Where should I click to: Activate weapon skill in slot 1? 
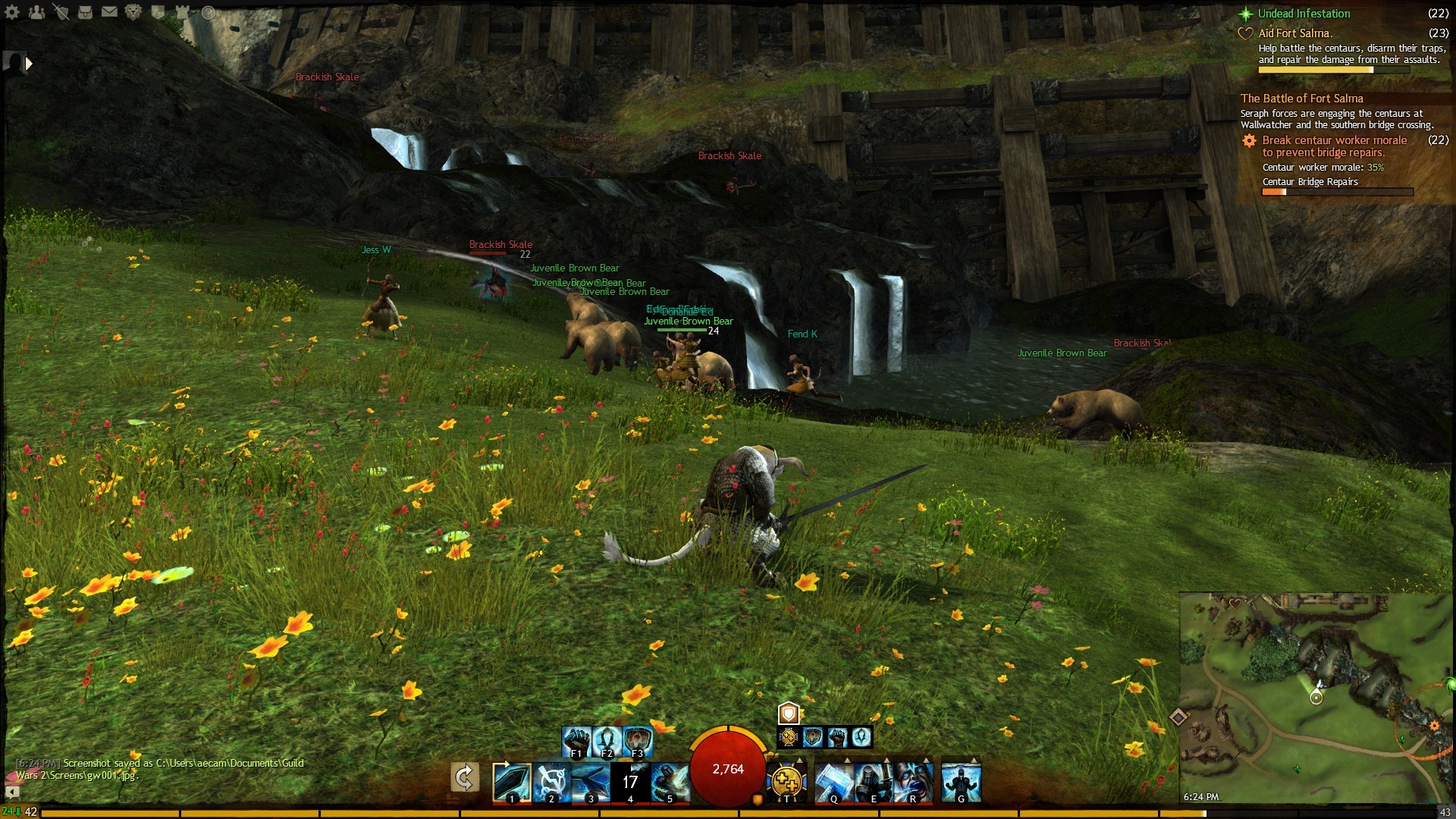510,782
